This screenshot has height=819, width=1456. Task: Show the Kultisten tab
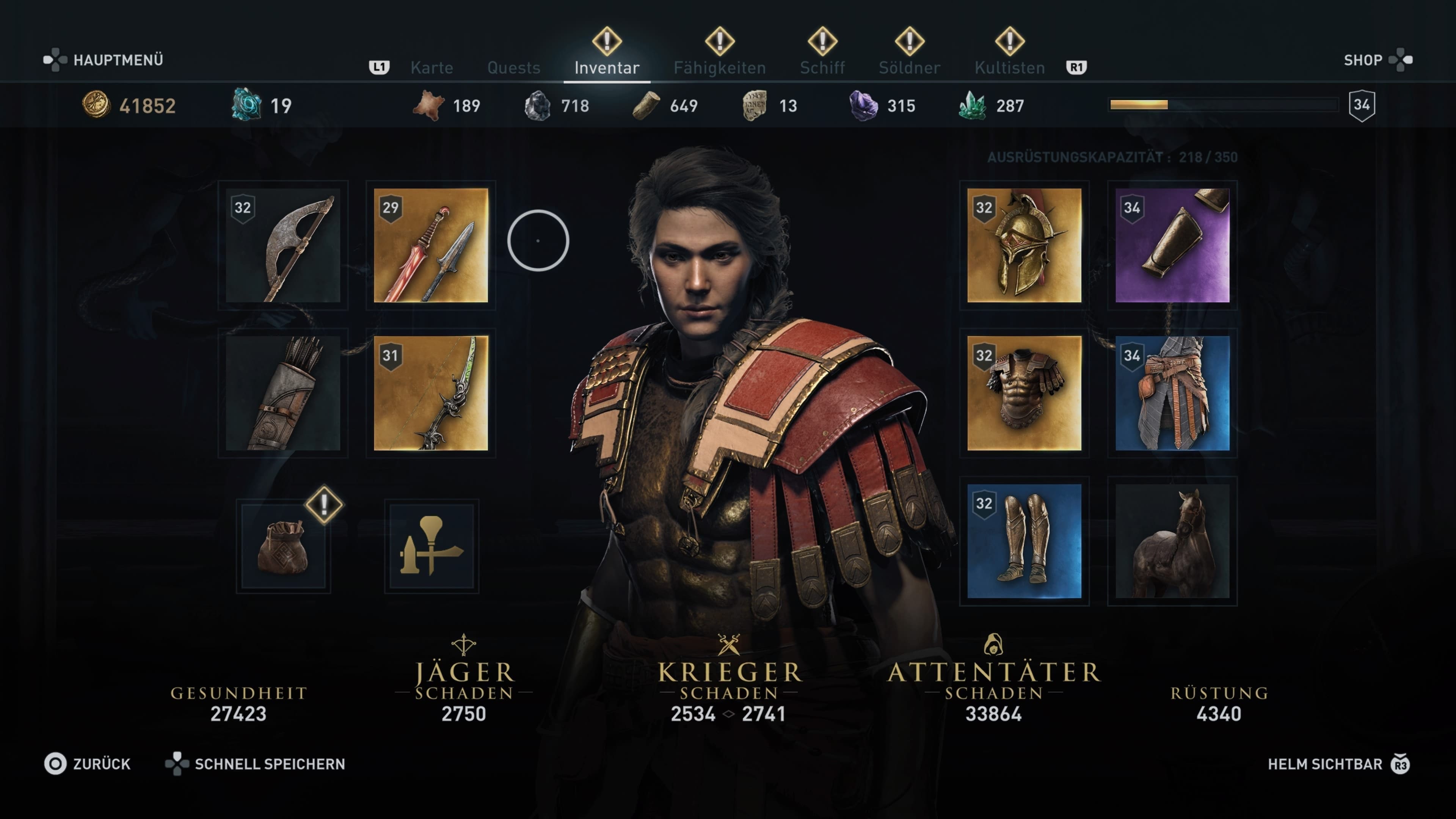[1009, 68]
